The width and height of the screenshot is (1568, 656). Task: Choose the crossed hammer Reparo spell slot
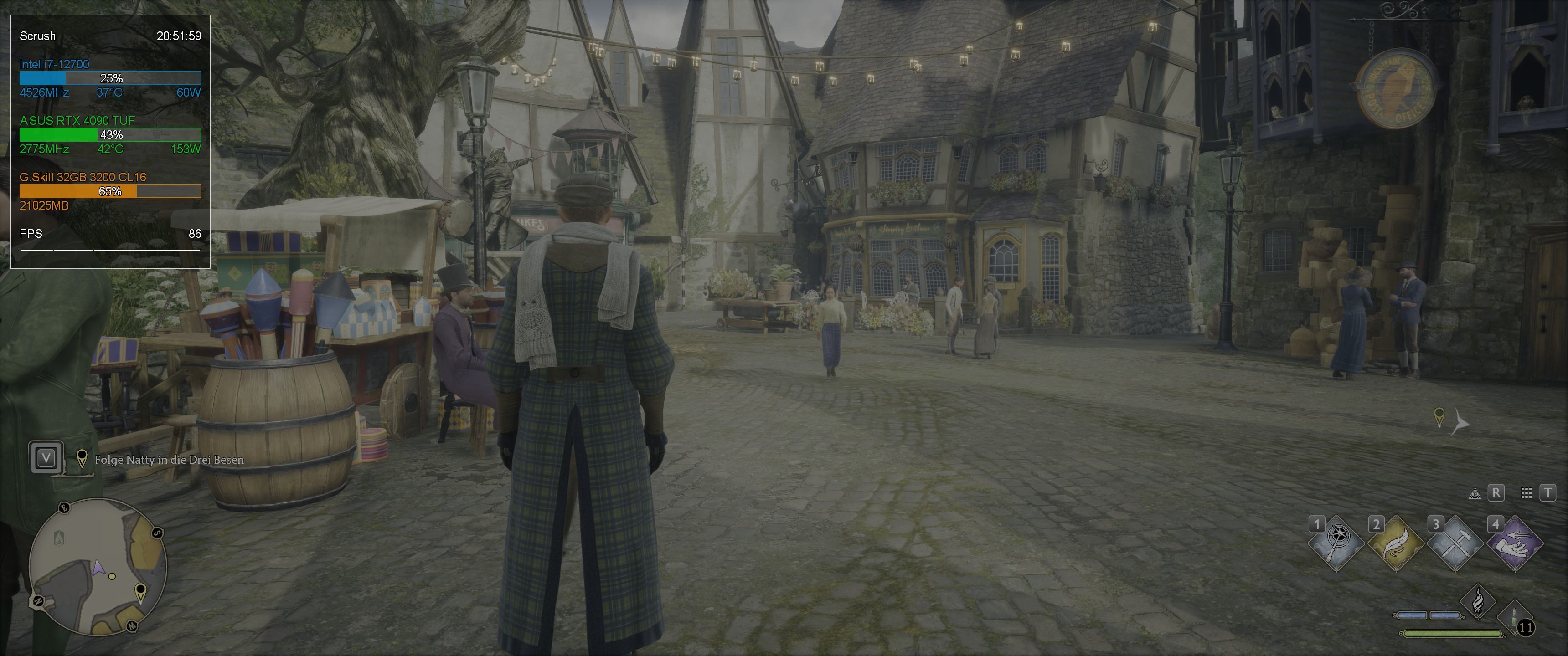tap(1455, 543)
